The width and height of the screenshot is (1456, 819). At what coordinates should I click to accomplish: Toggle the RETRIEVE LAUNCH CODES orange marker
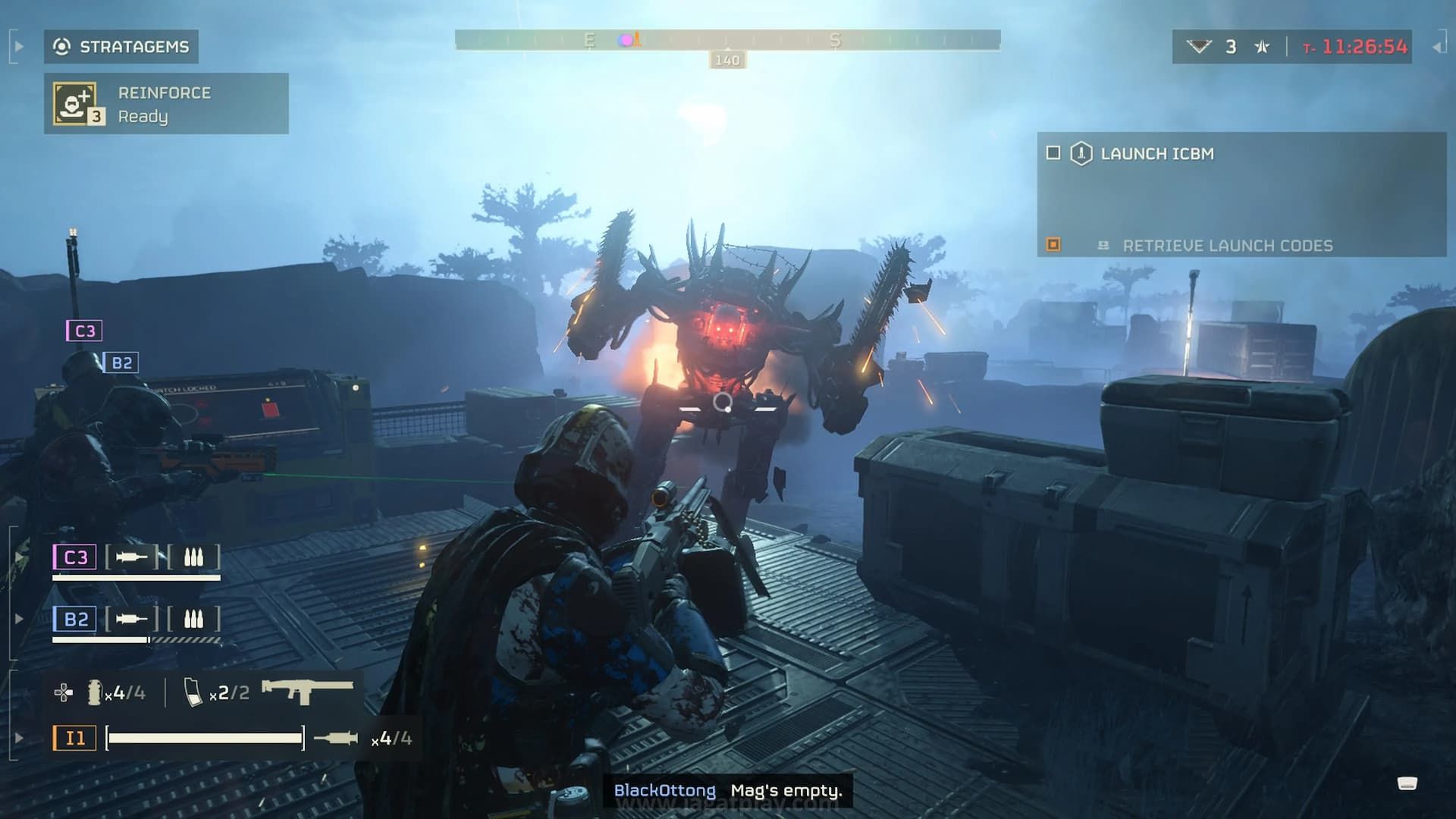(x=1054, y=244)
